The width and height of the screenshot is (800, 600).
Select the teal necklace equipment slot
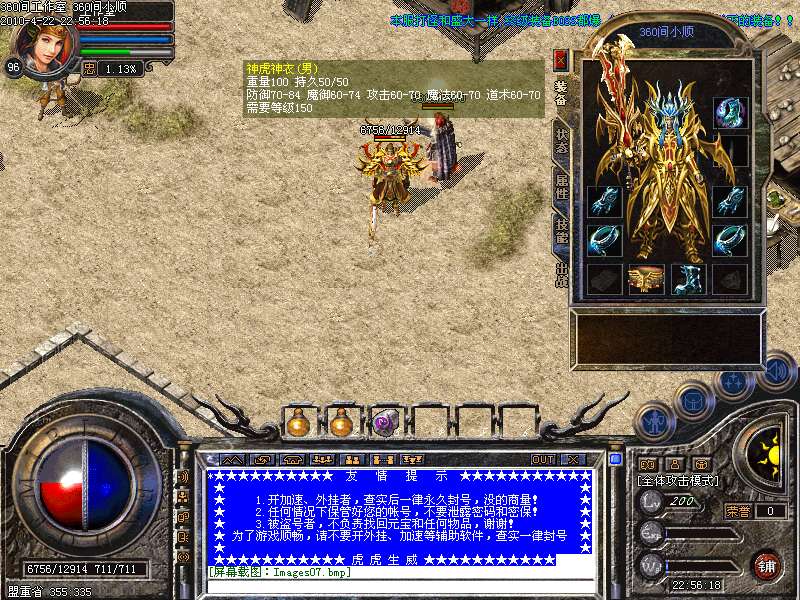tap(729, 113)
